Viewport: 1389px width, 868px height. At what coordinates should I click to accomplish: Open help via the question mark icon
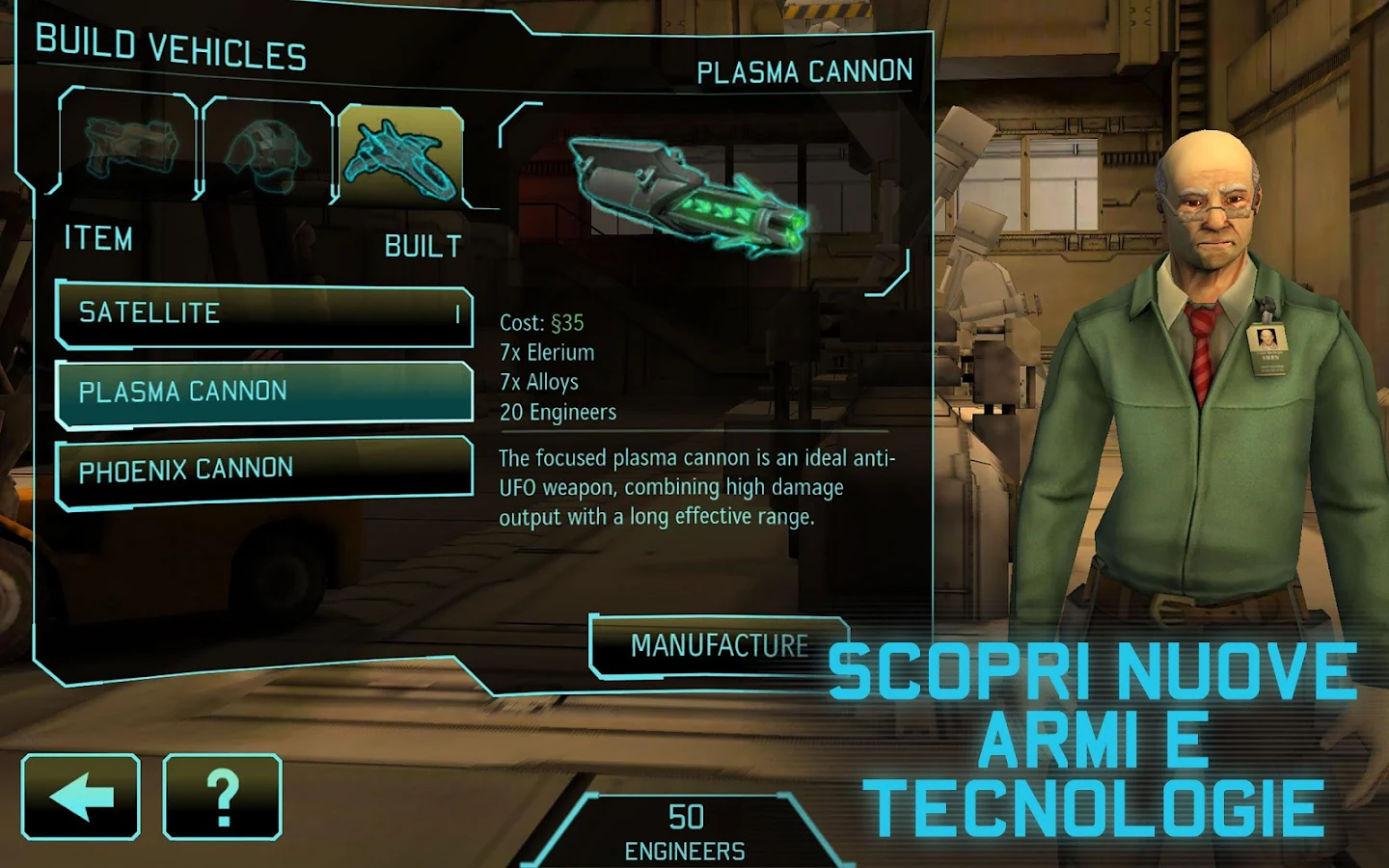tap(222, 796)
